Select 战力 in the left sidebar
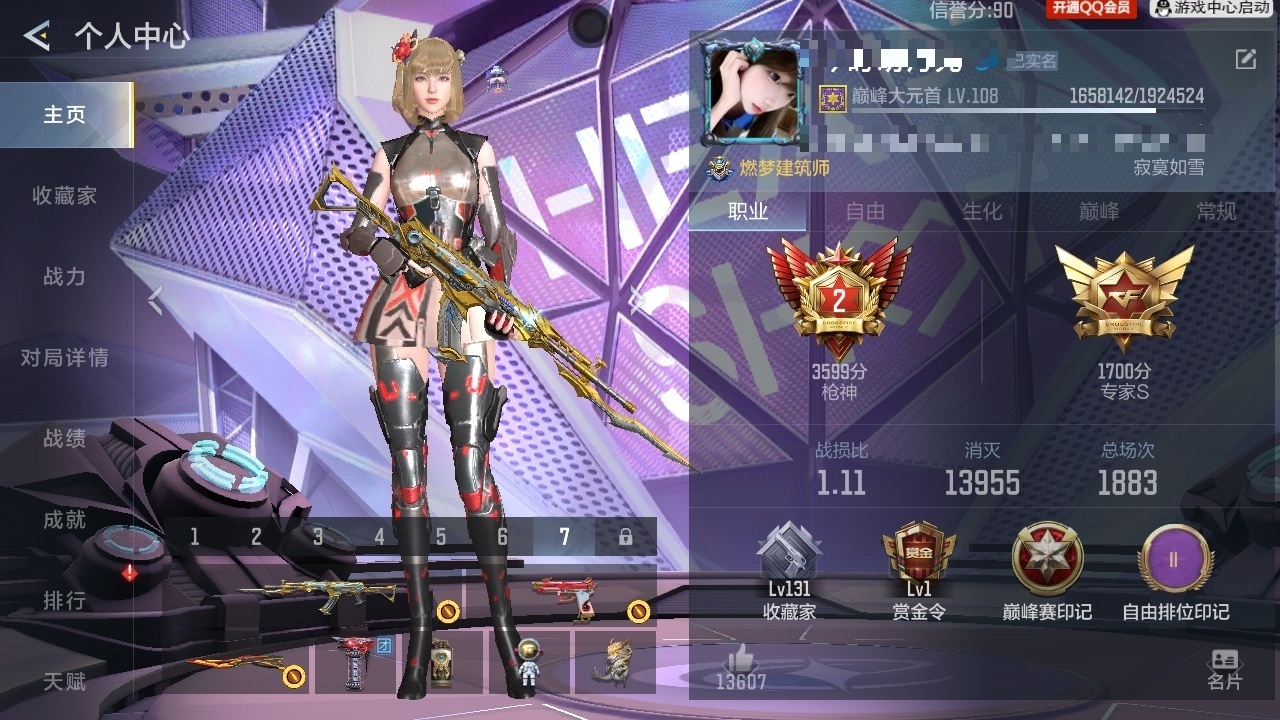Image resolution: width=1280 pixels, height=720 pixels. (x=65, y=277)
